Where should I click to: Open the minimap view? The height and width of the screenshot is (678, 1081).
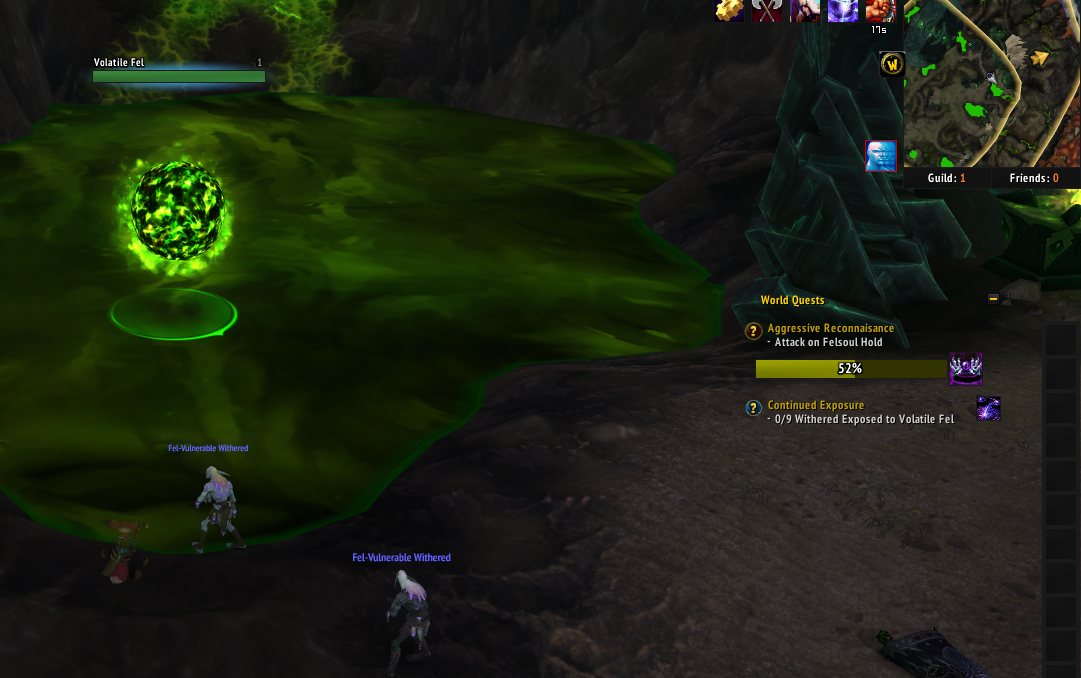pyautogui.click(x=991, y=83)
